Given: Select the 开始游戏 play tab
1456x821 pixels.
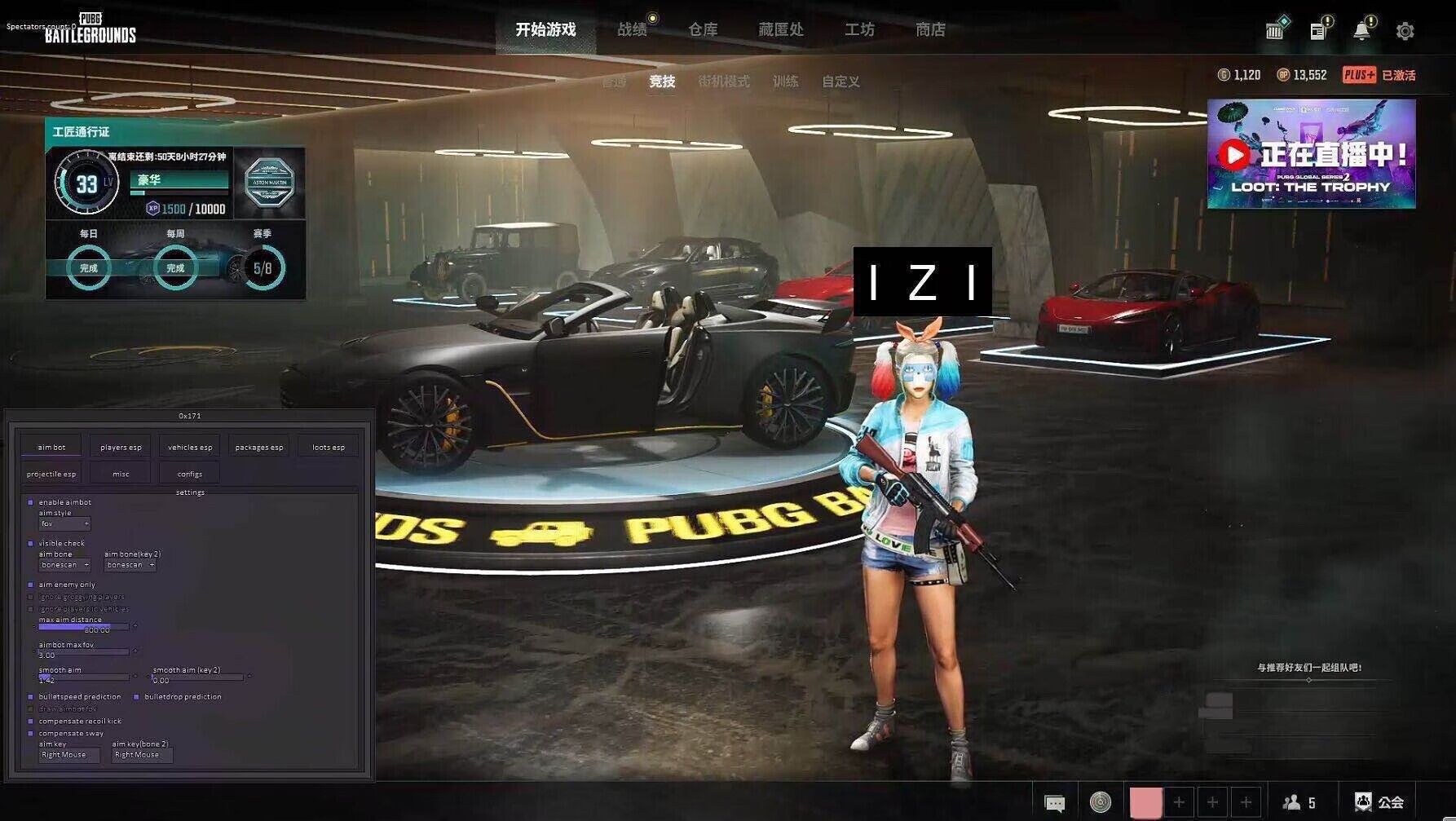Looking at the screenshot, I should click(545, 30).
